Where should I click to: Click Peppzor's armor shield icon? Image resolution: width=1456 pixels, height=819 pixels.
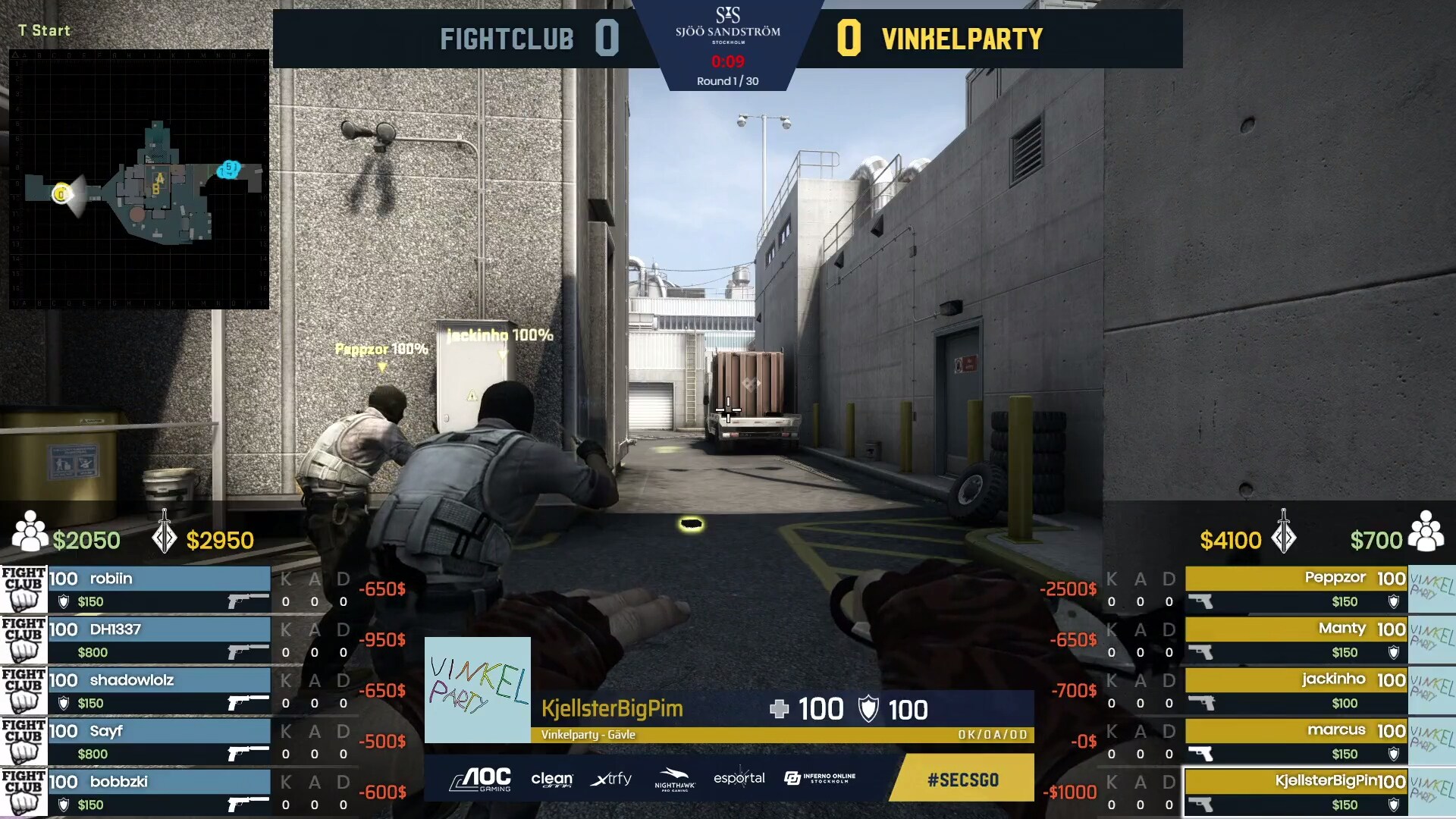click(1394, 601)
